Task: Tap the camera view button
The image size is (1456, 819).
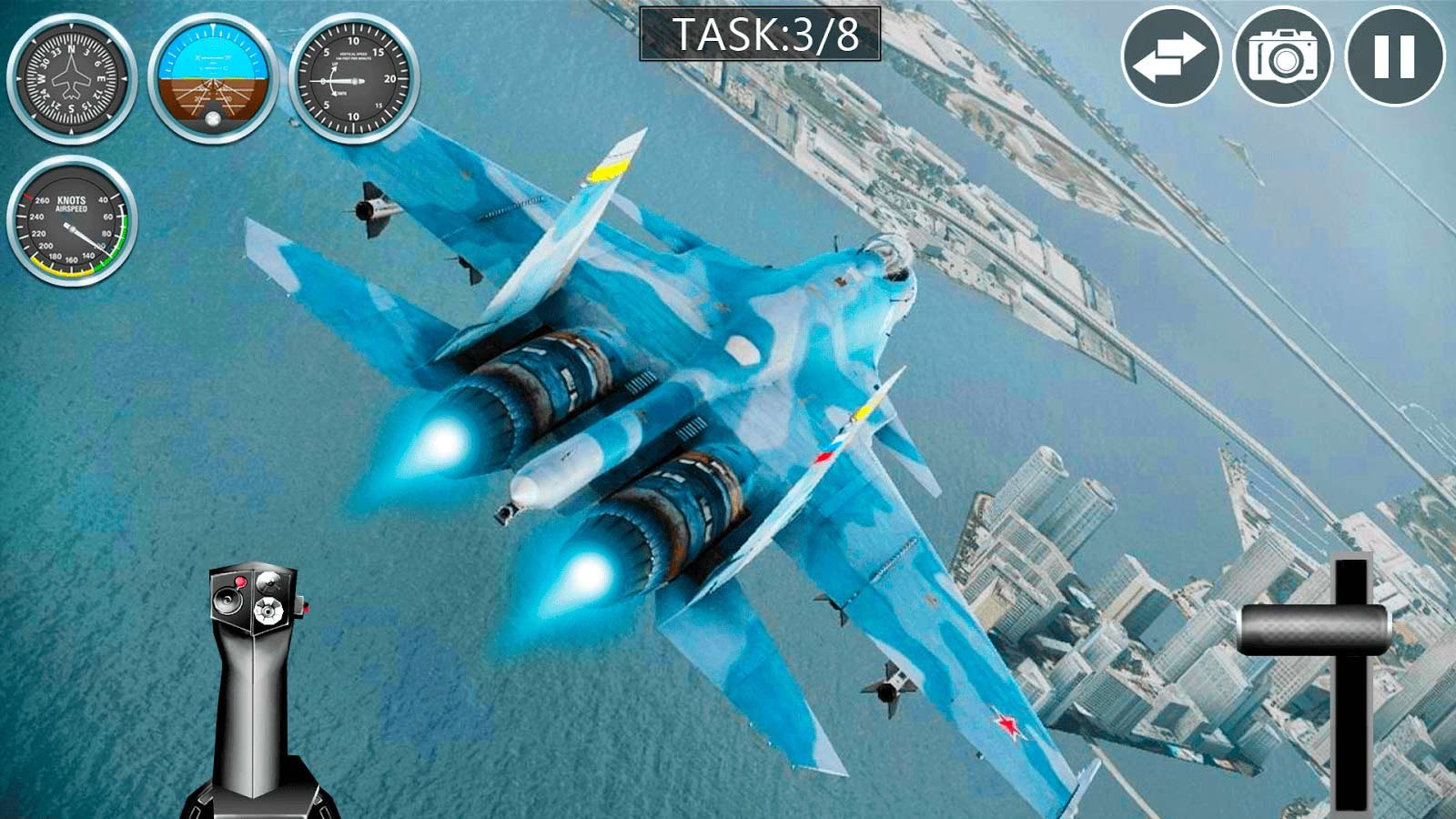Action: [1282, 56]
